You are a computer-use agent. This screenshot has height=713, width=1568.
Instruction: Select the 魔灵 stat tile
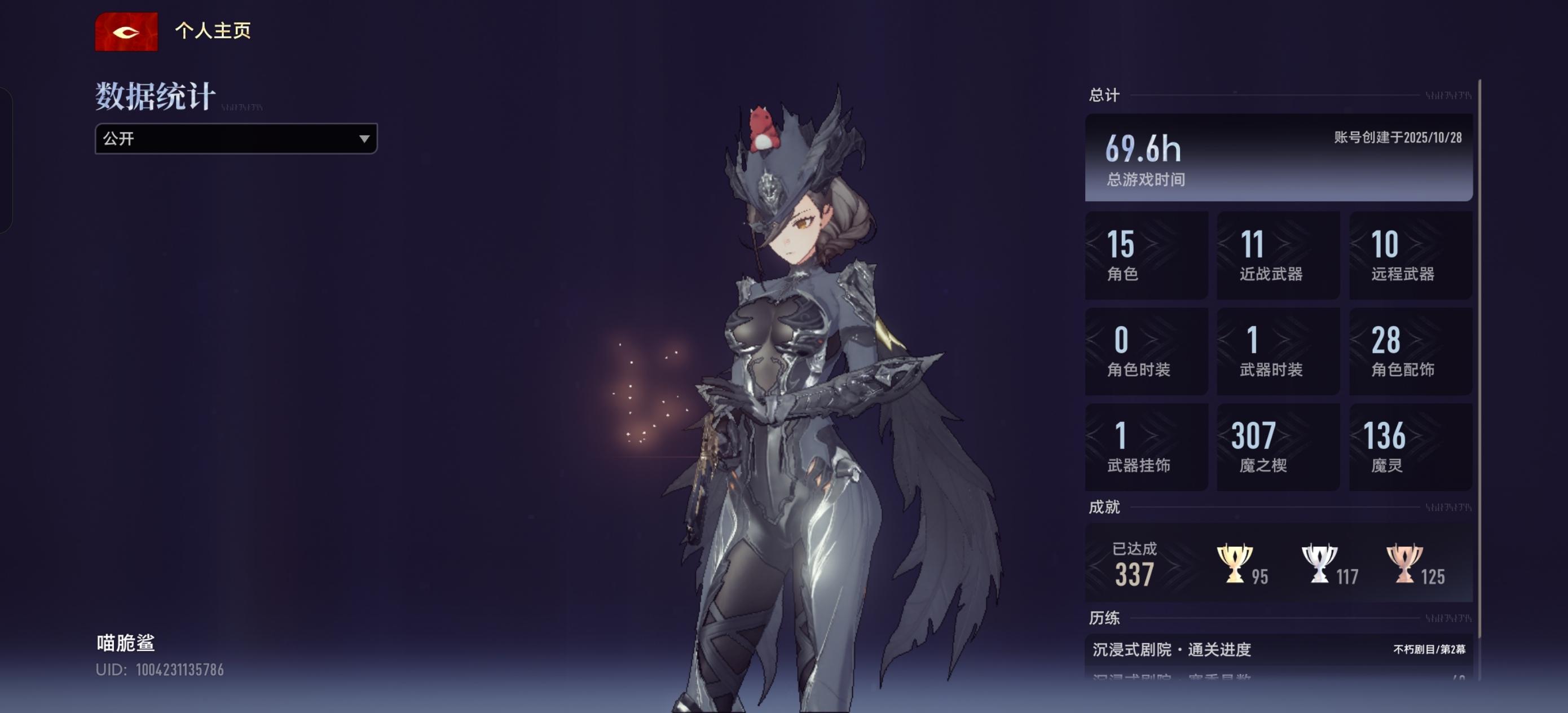1410,447
